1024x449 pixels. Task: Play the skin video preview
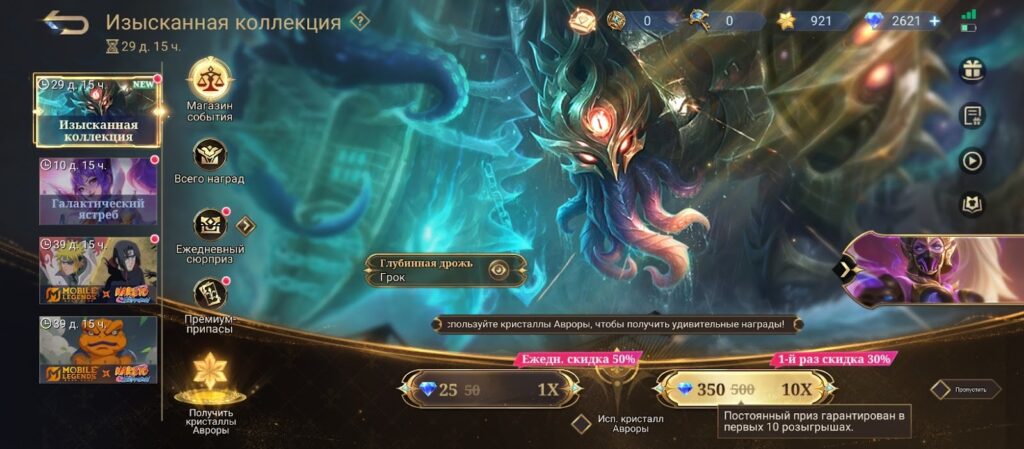[x=971, y=160]
